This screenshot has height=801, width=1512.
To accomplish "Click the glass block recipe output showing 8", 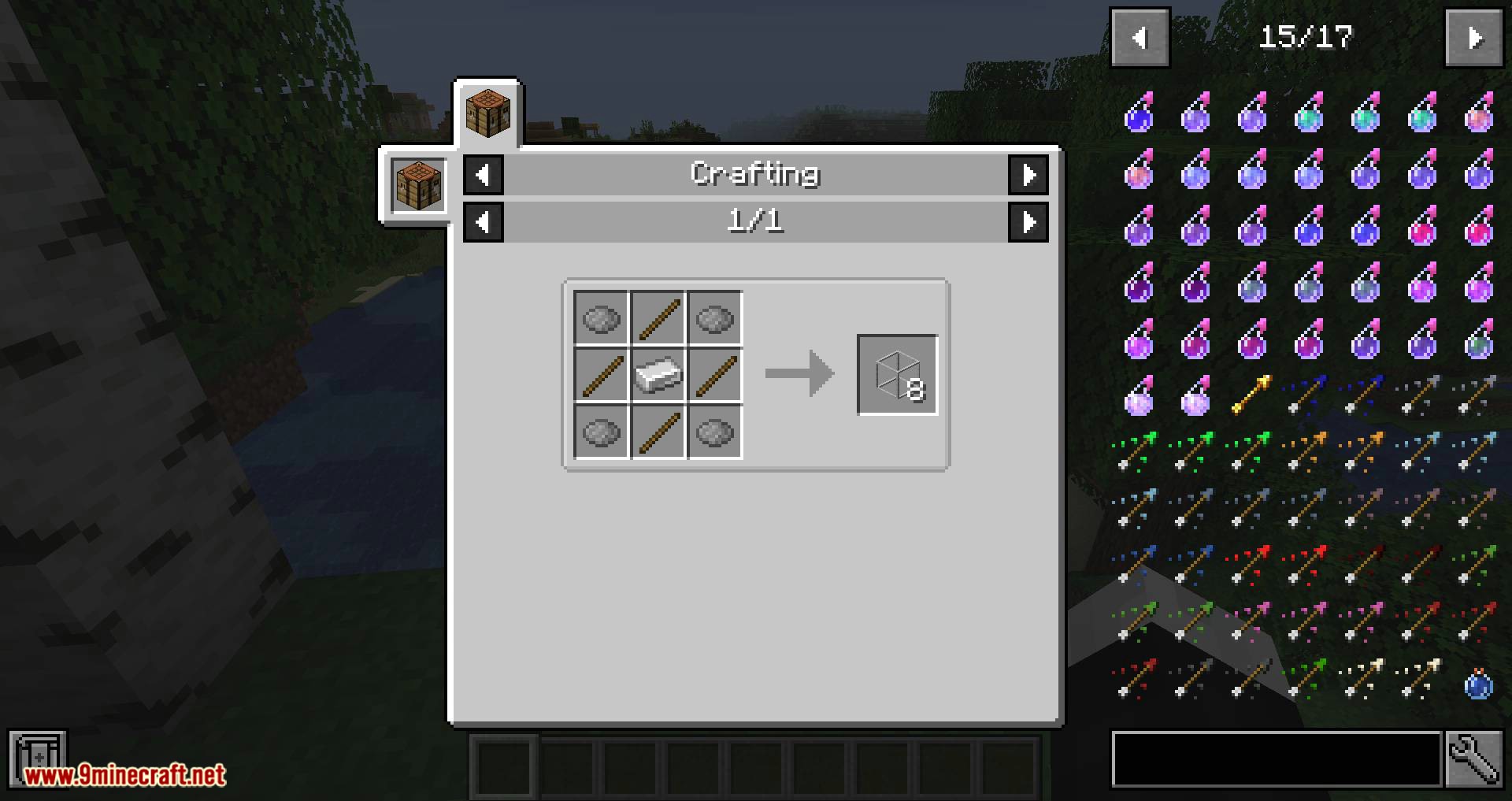I will [897, 376].
